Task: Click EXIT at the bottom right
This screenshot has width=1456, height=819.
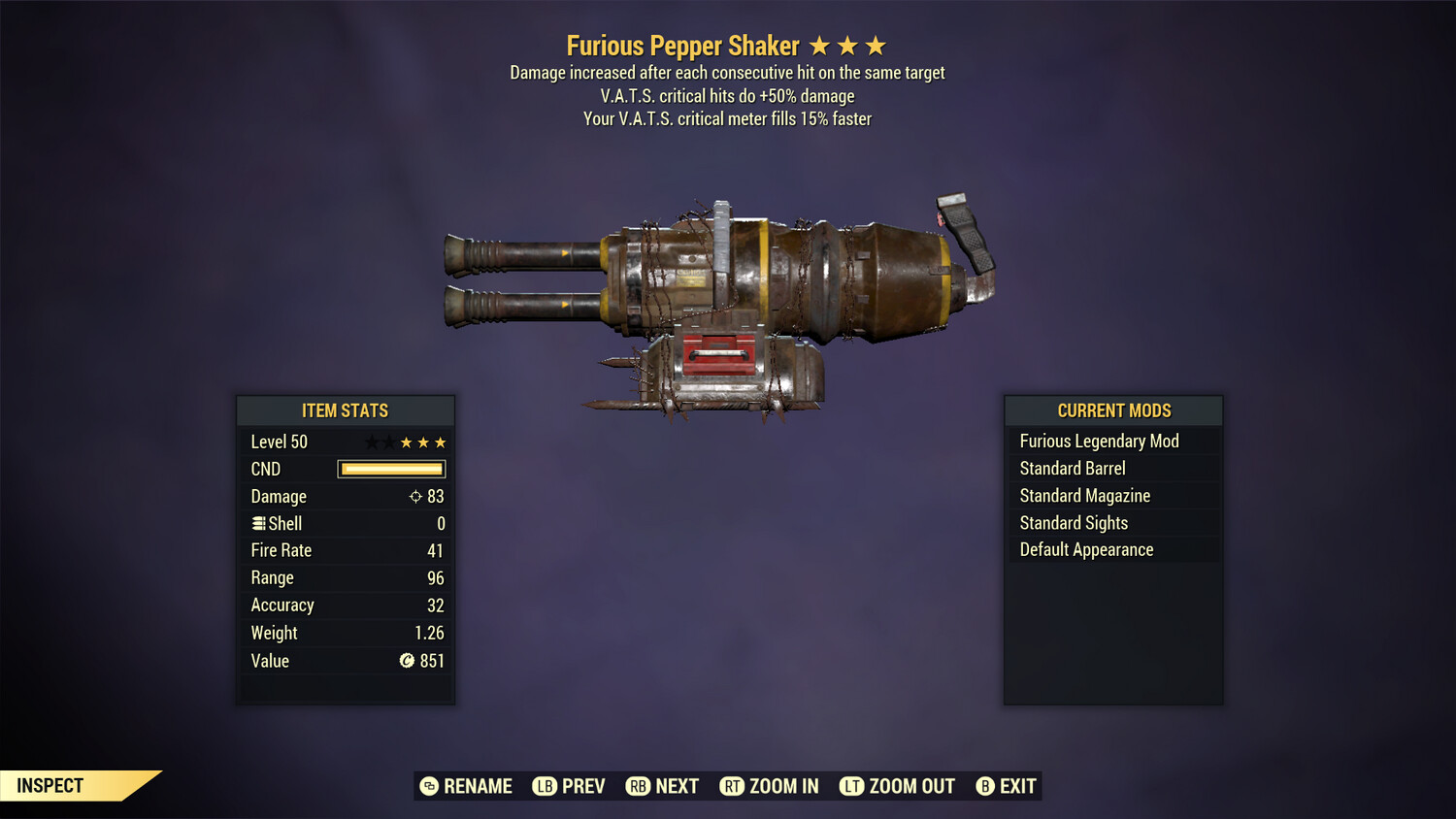Action: coord(1015,786)
